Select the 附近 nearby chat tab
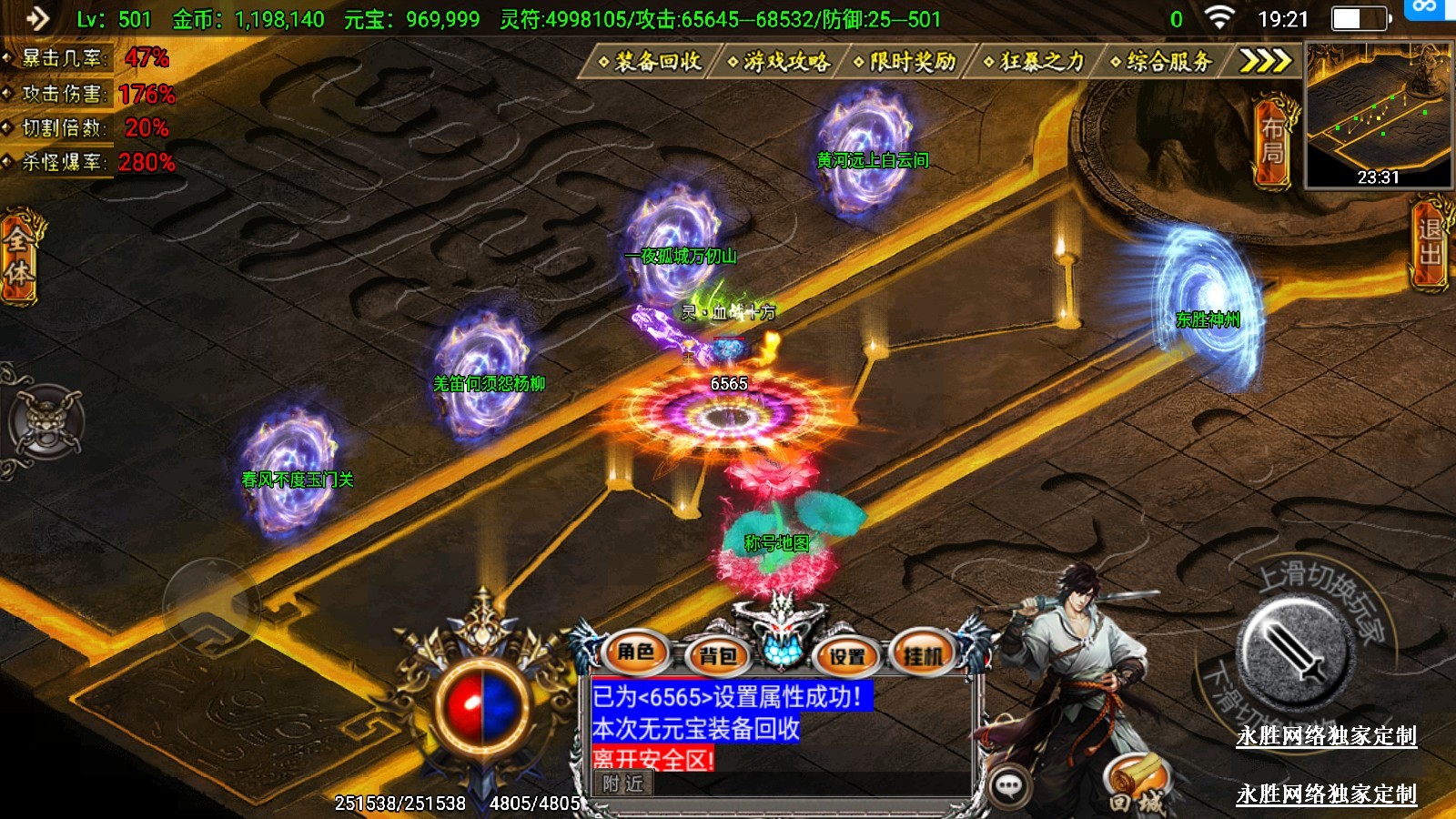The width and height of the screenshot is (1456, 819). 623,784
